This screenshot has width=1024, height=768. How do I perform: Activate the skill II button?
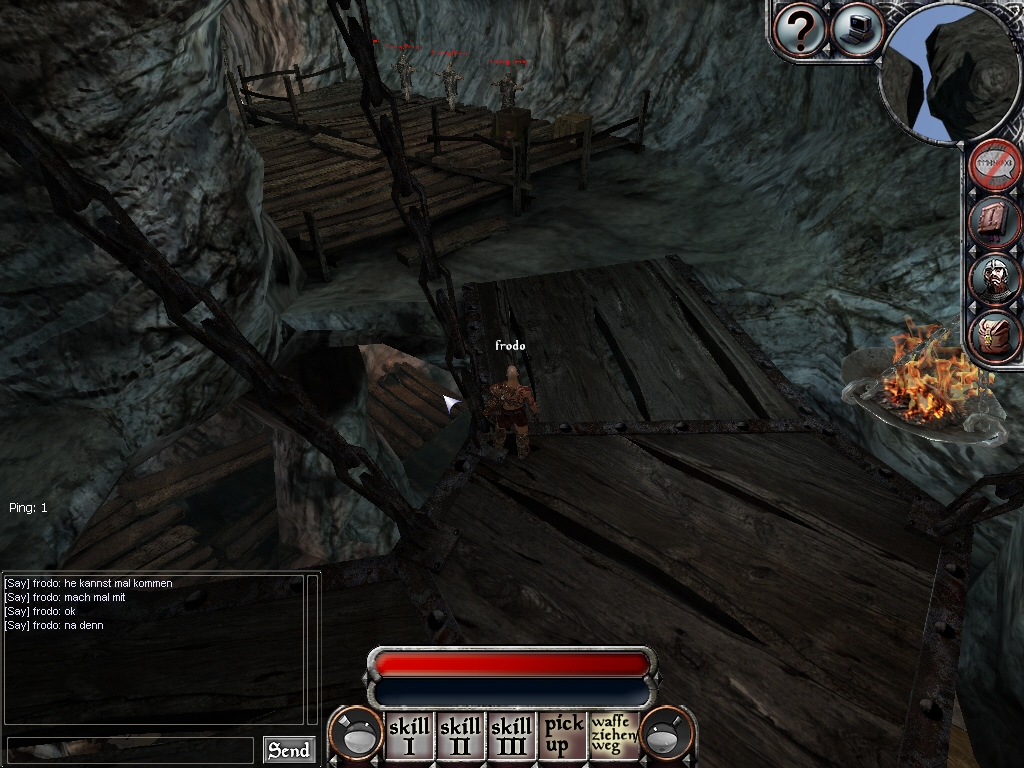[x=460, y=737]
